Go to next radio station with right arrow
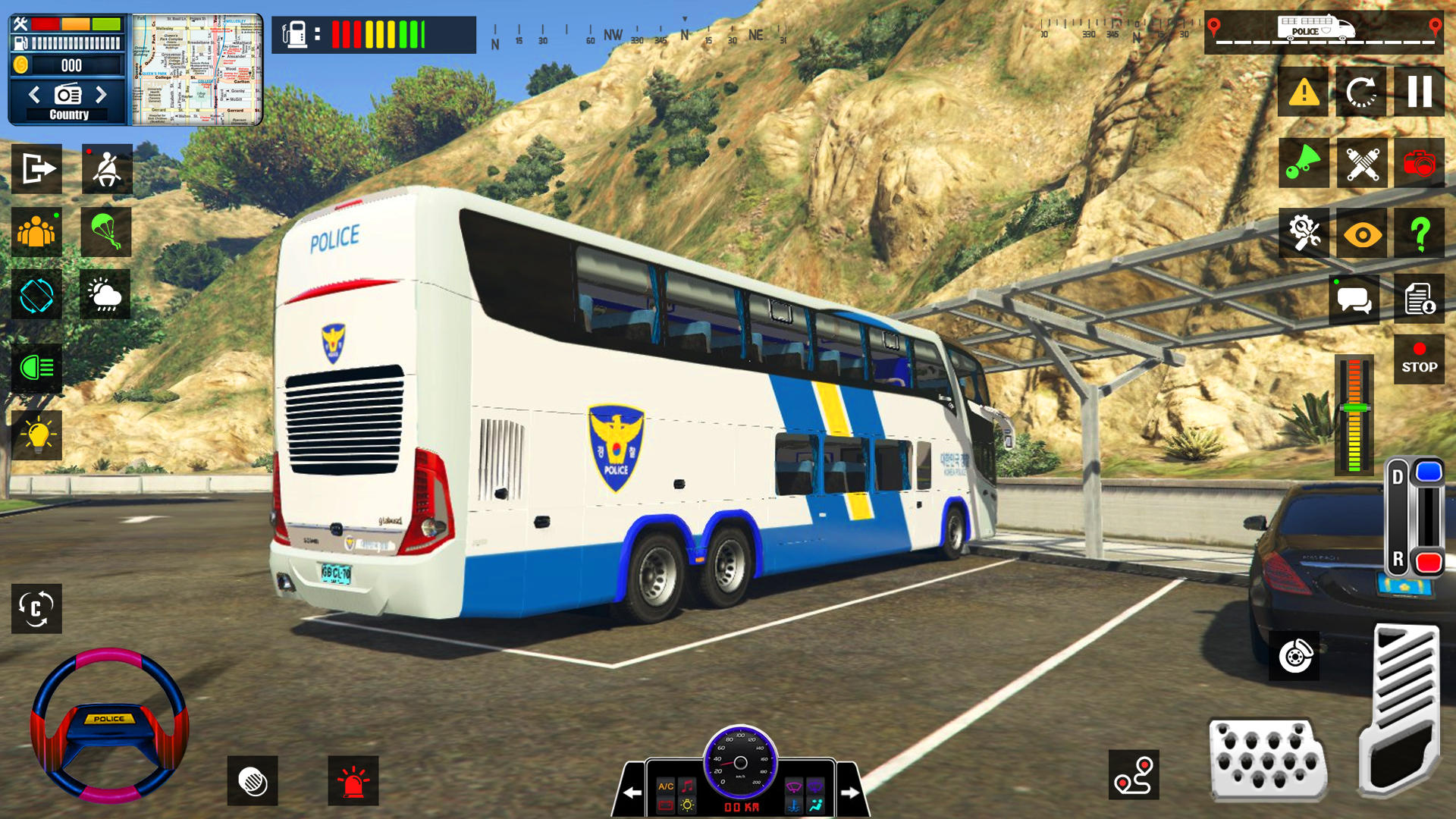The image size is (1456, 819). click(x=103, y=95)
